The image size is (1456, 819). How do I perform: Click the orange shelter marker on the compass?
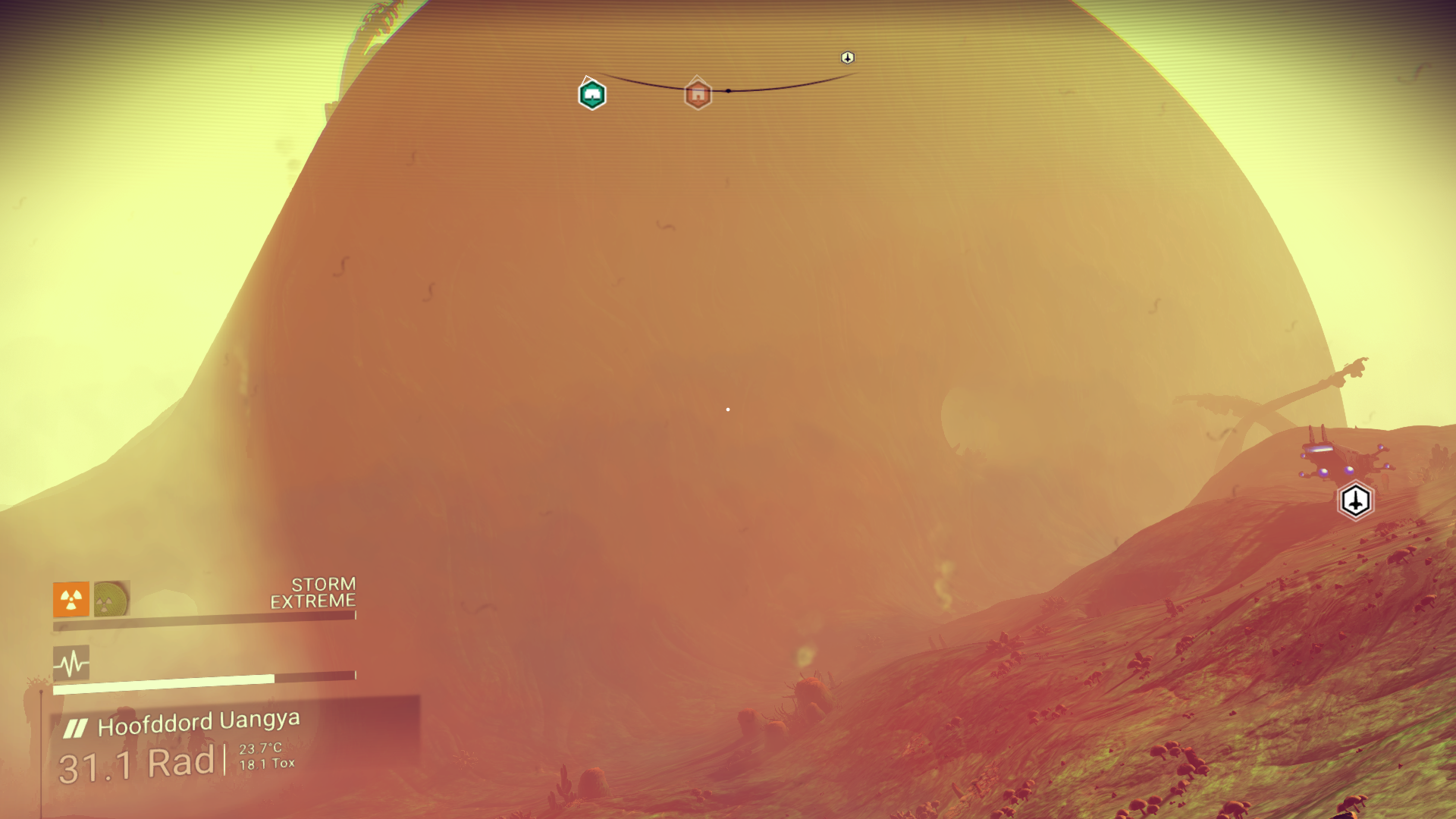tap(698, 94)
